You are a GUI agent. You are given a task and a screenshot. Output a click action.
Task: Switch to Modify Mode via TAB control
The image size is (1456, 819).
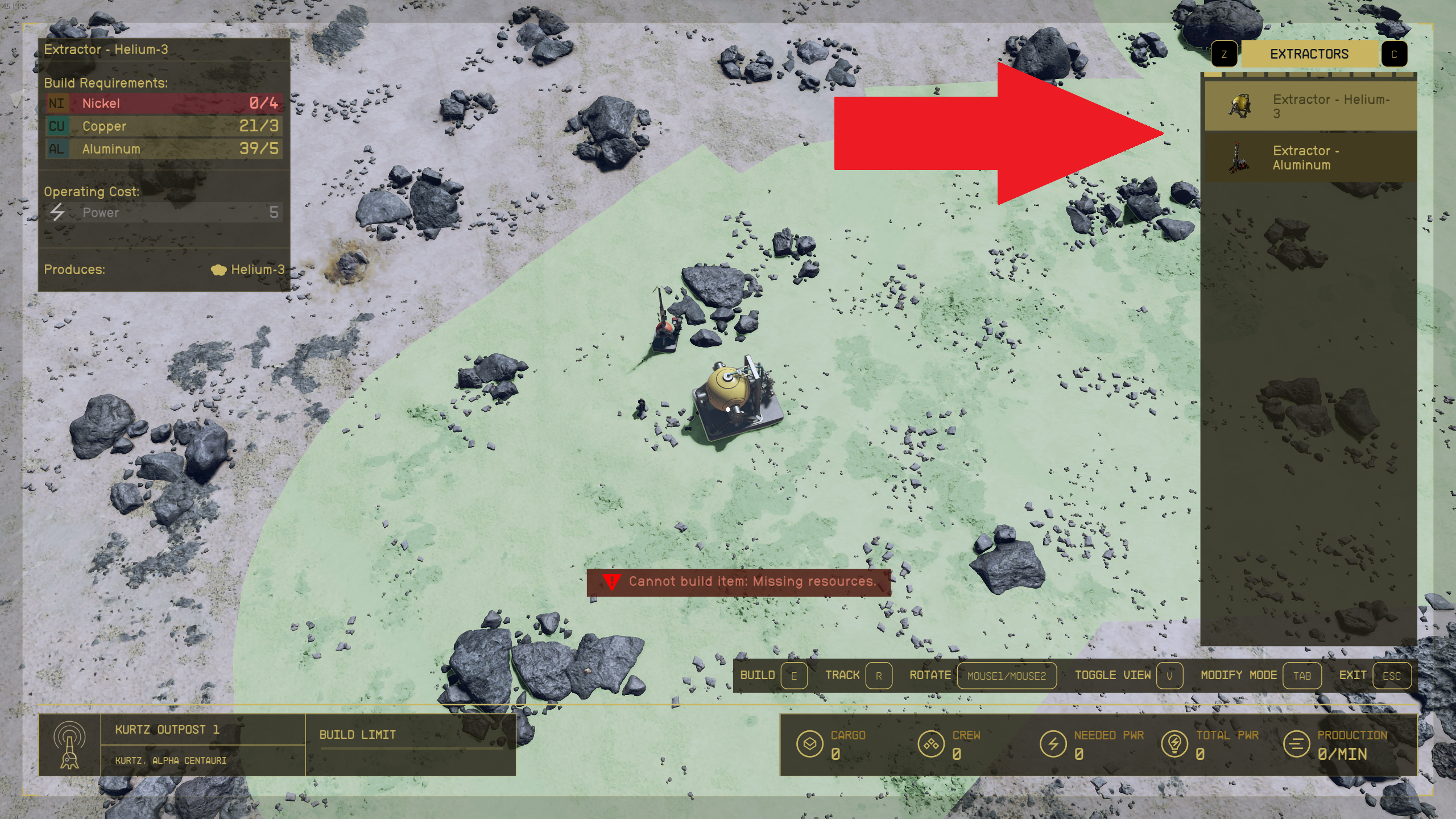(x=1303, y=676)
